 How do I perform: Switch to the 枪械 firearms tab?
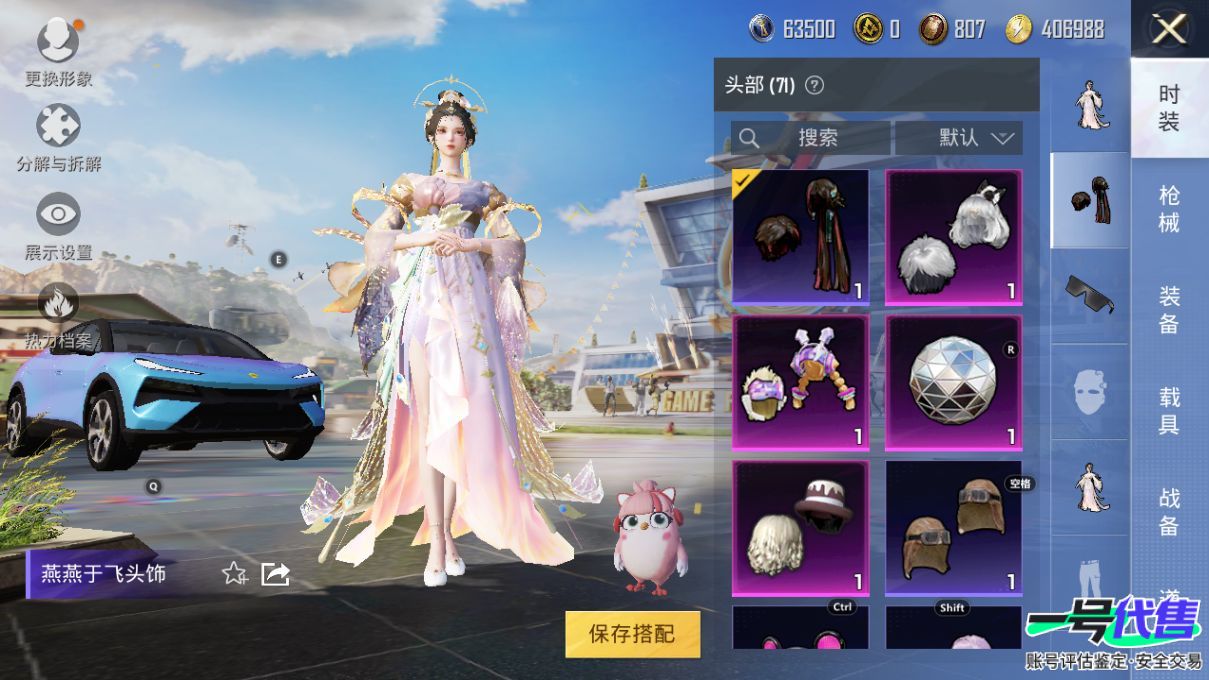click(1169, 208)
